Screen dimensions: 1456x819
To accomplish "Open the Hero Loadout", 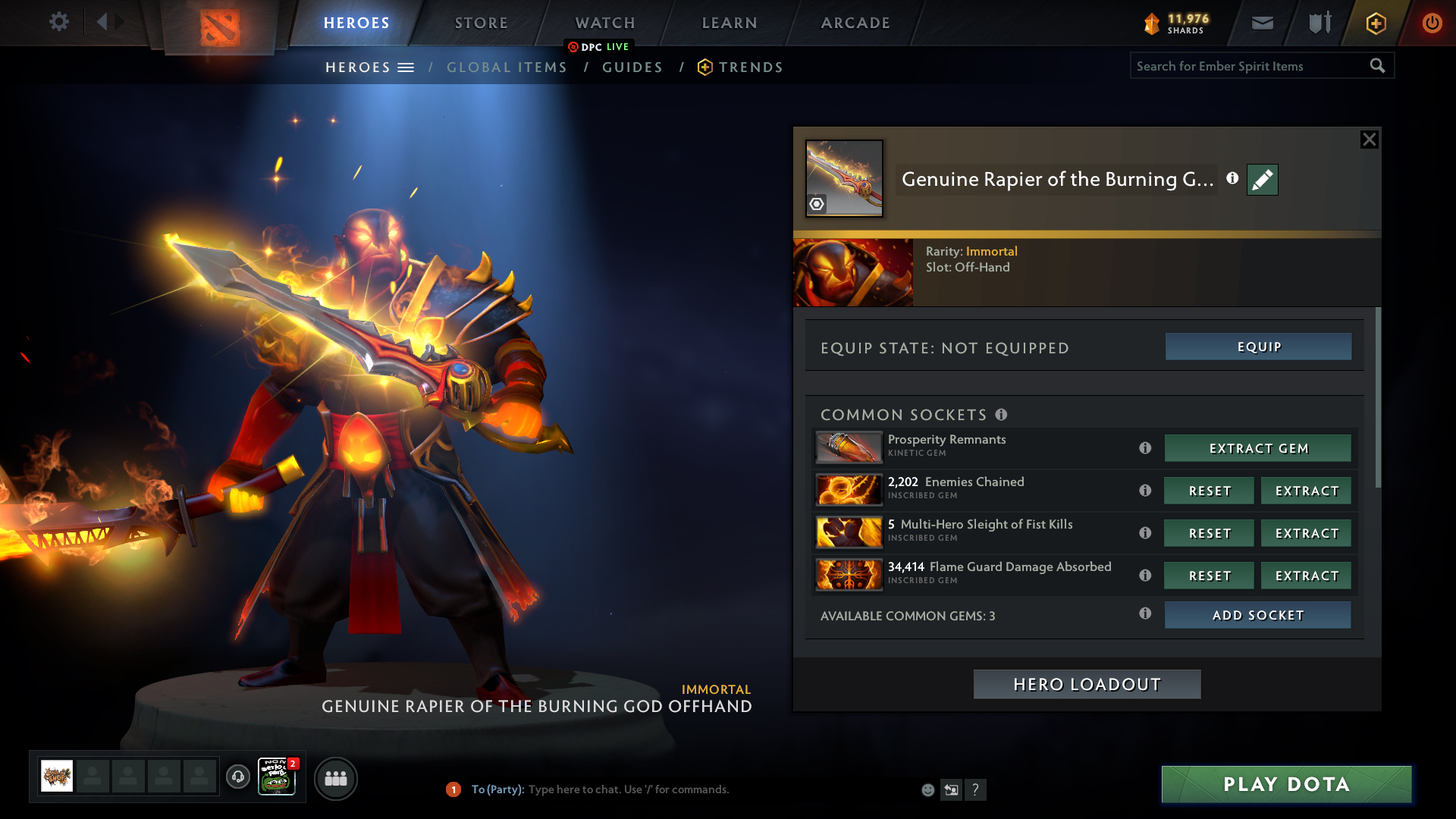I will 1087,684.
